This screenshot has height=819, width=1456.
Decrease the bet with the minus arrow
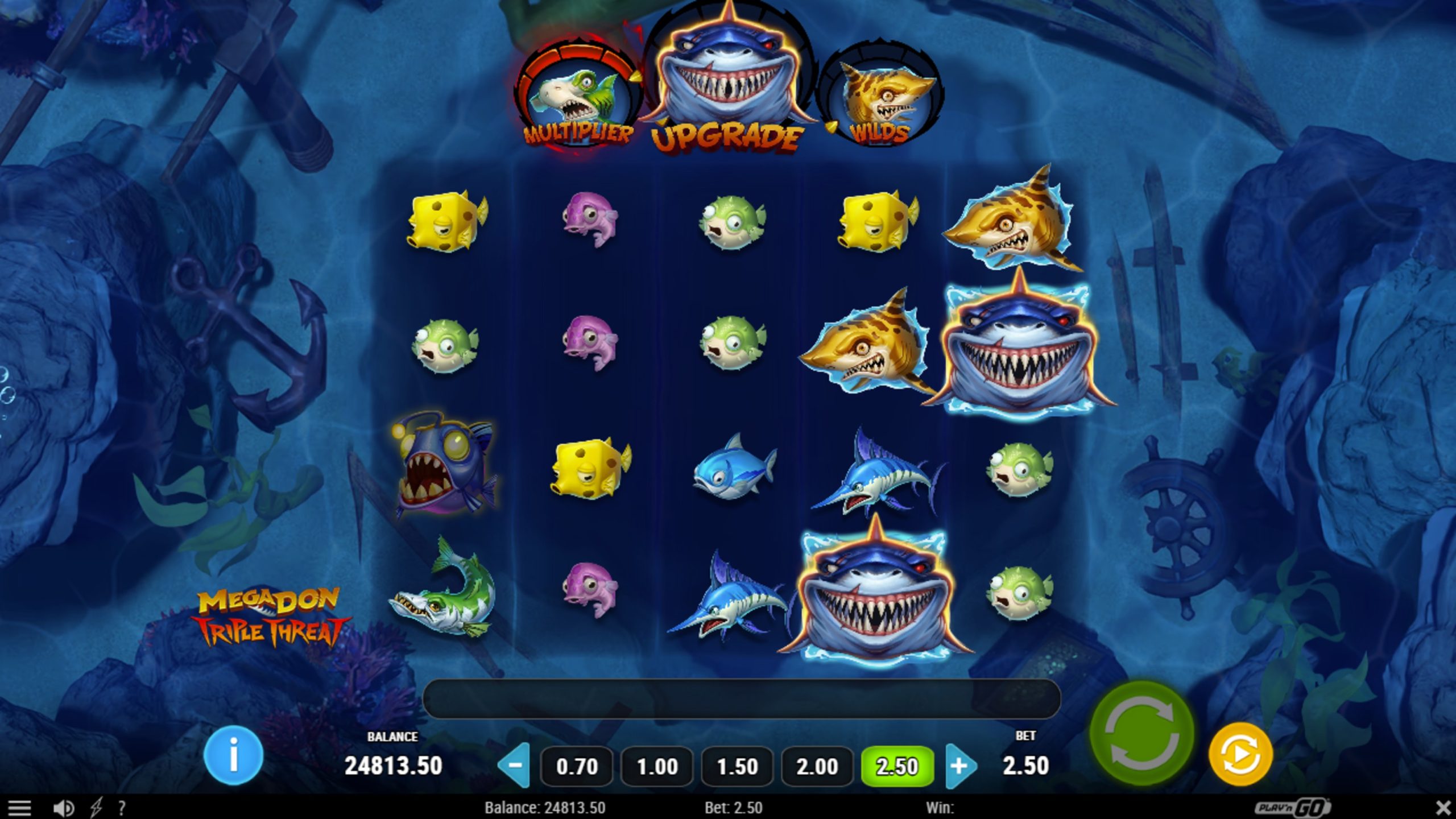click(514, 766)
